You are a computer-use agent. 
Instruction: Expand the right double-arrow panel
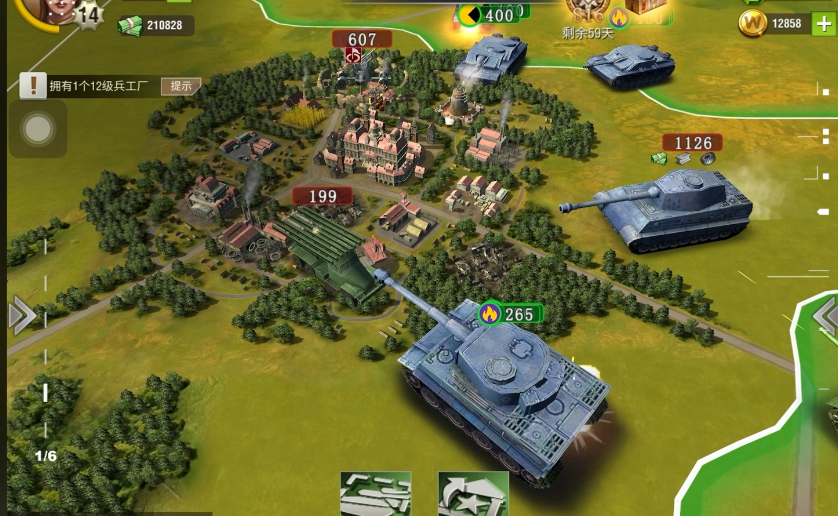coord(826,318)
